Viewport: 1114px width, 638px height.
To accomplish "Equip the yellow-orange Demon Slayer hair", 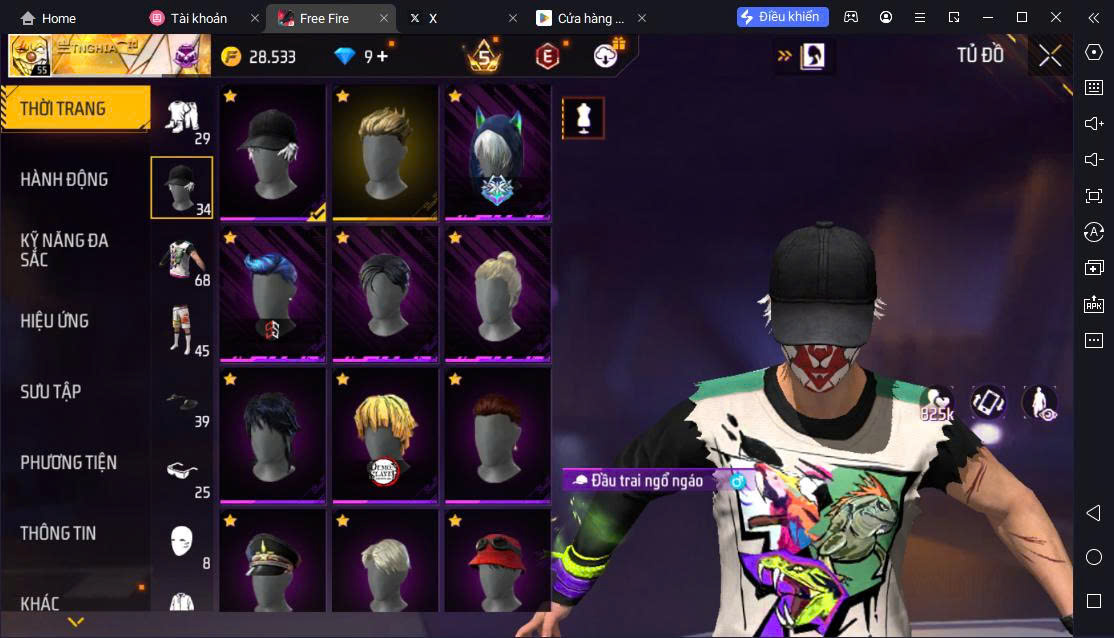I will tap(385, 435).
